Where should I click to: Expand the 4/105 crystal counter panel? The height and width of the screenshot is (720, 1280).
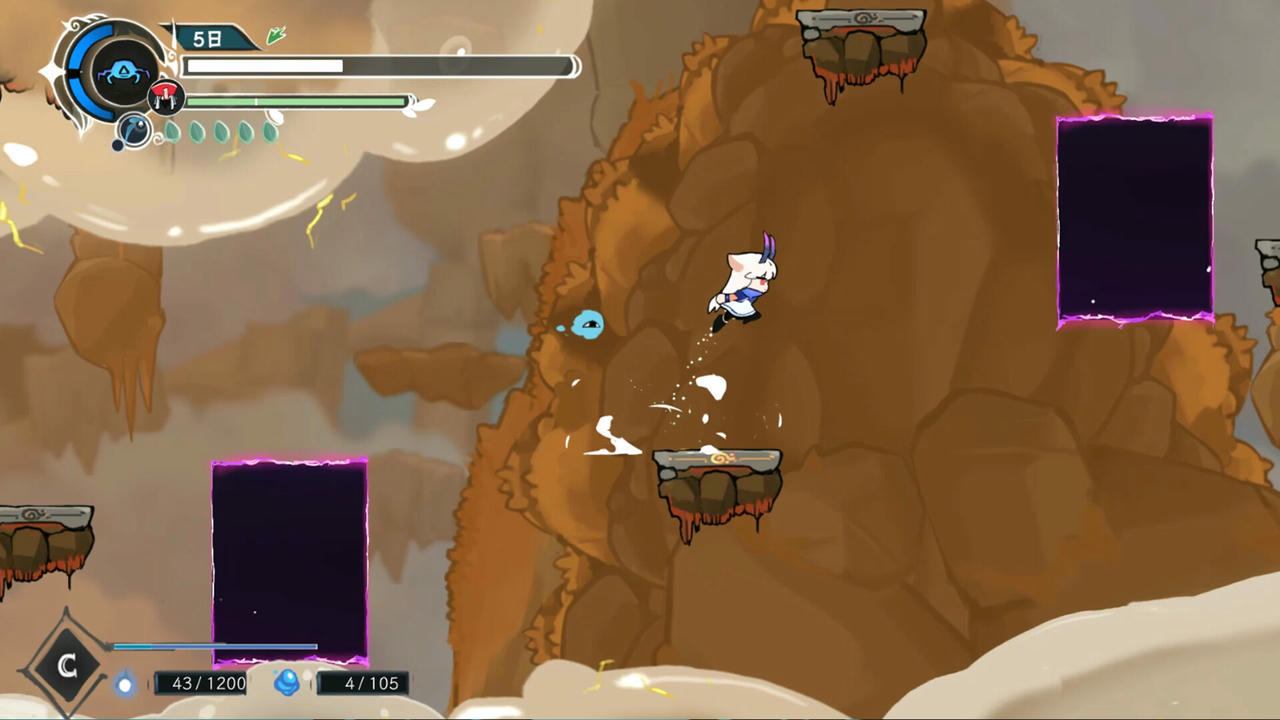372,683
